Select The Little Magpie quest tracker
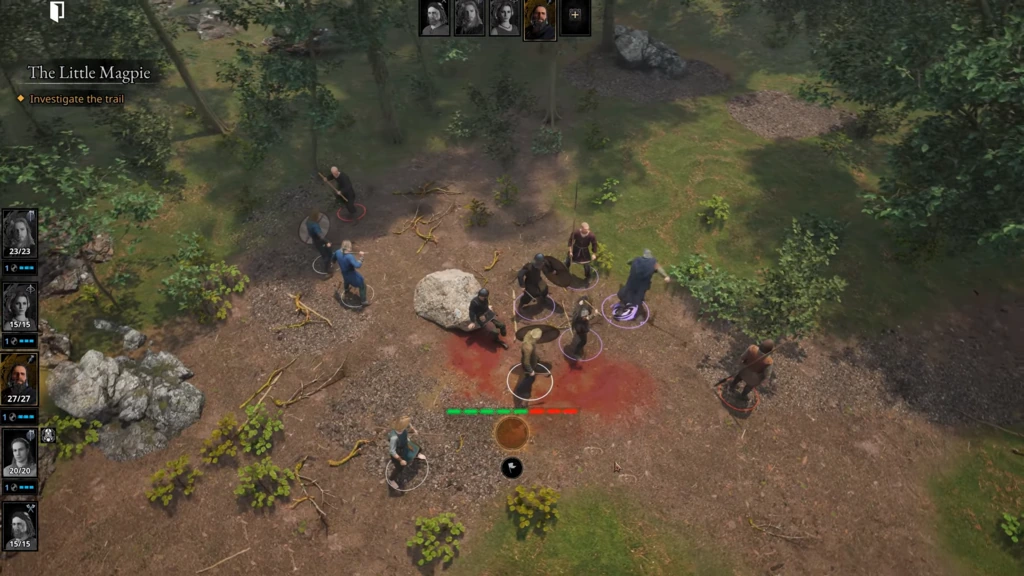Screen dimensions: 1024x576 [89, 73]
